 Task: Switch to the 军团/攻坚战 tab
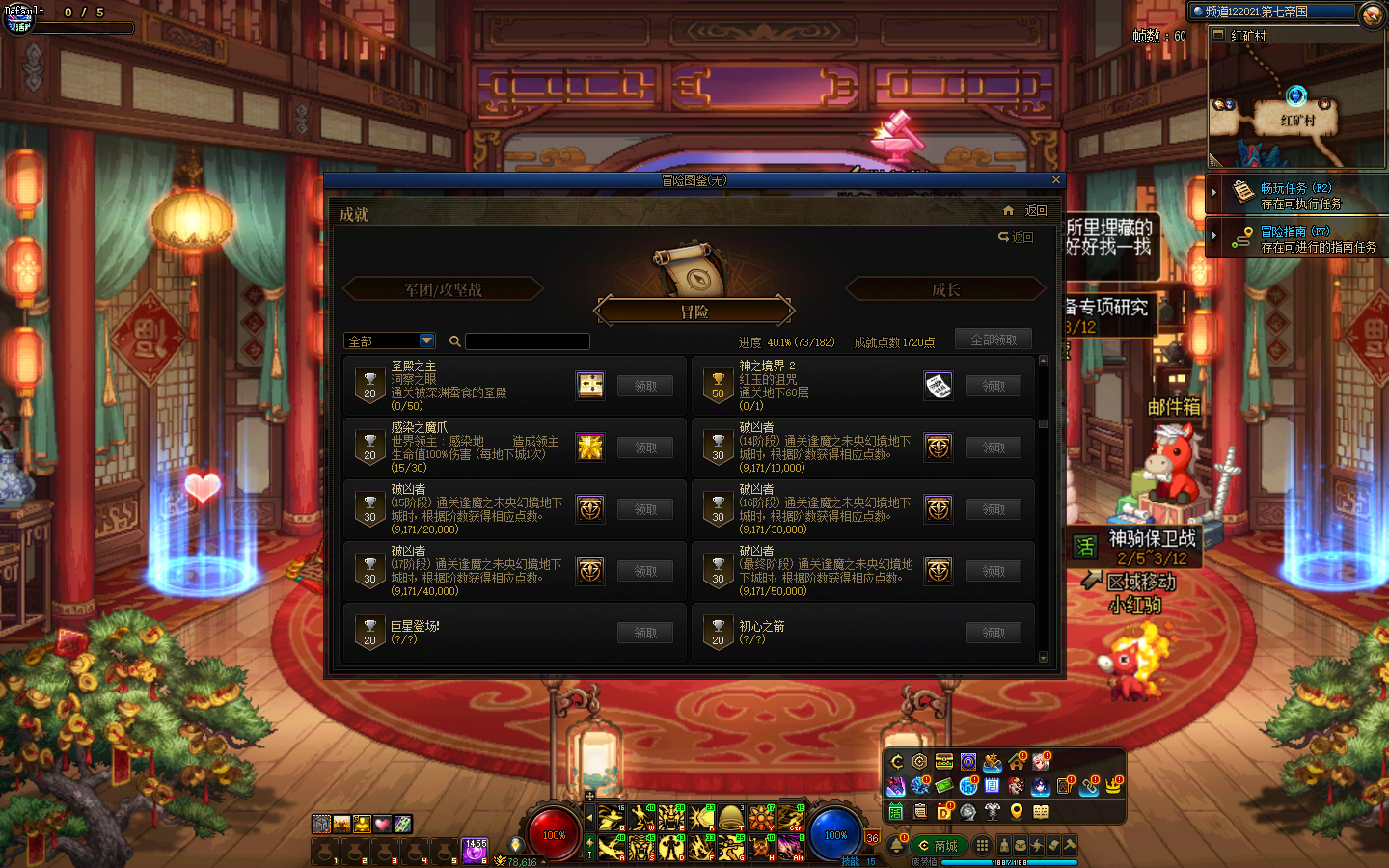click(x=444, y=289)
